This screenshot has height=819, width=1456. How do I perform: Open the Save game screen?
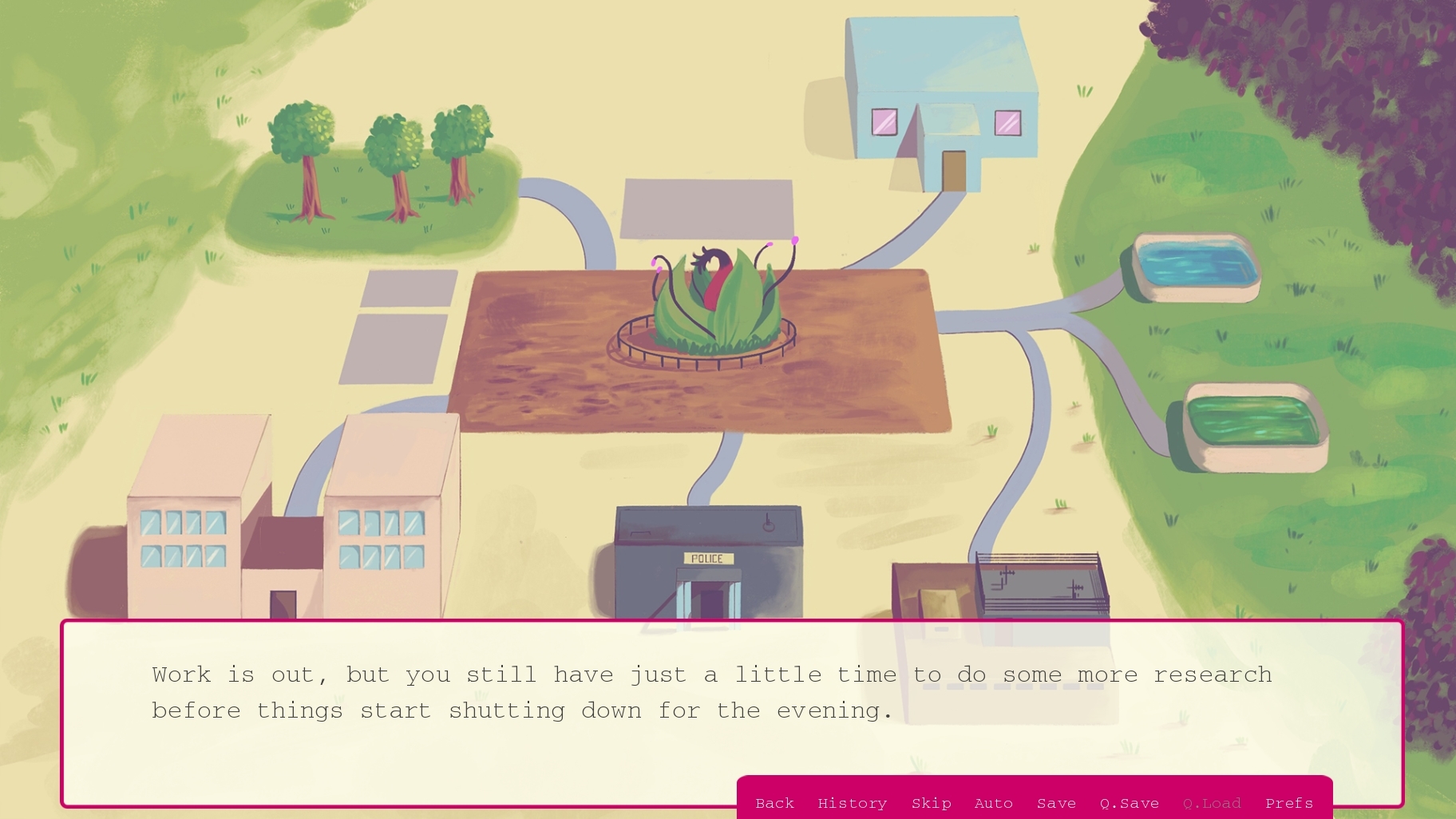click(x=1056, y=803)
